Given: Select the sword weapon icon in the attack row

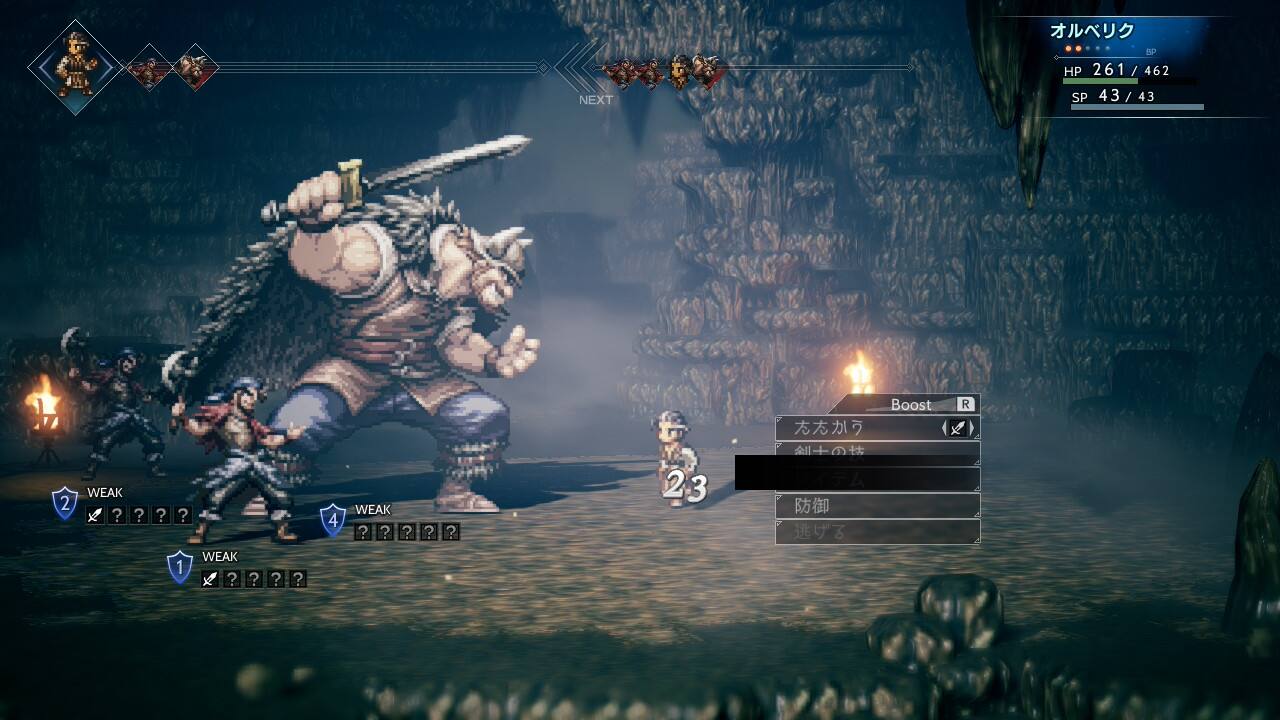Looking at the screenshot, I should click(x=958, y=428).
